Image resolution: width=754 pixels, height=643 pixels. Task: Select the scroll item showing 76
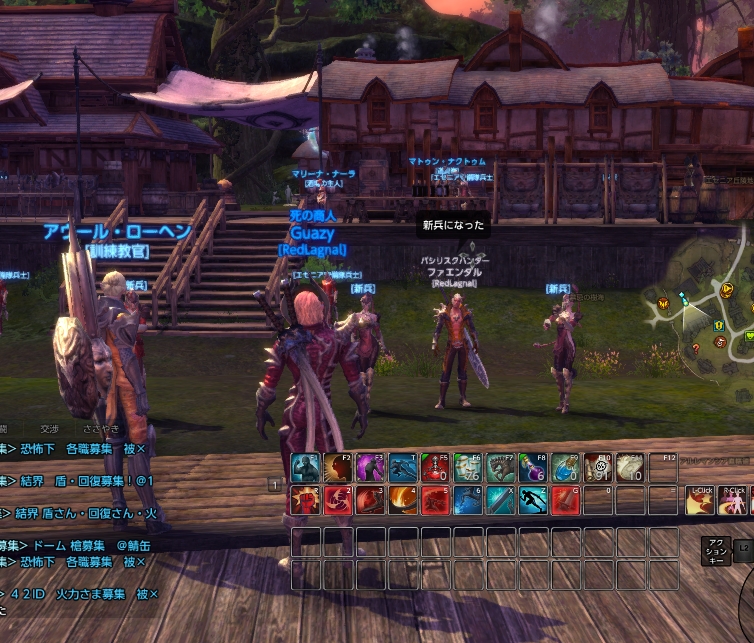(467, 467)
